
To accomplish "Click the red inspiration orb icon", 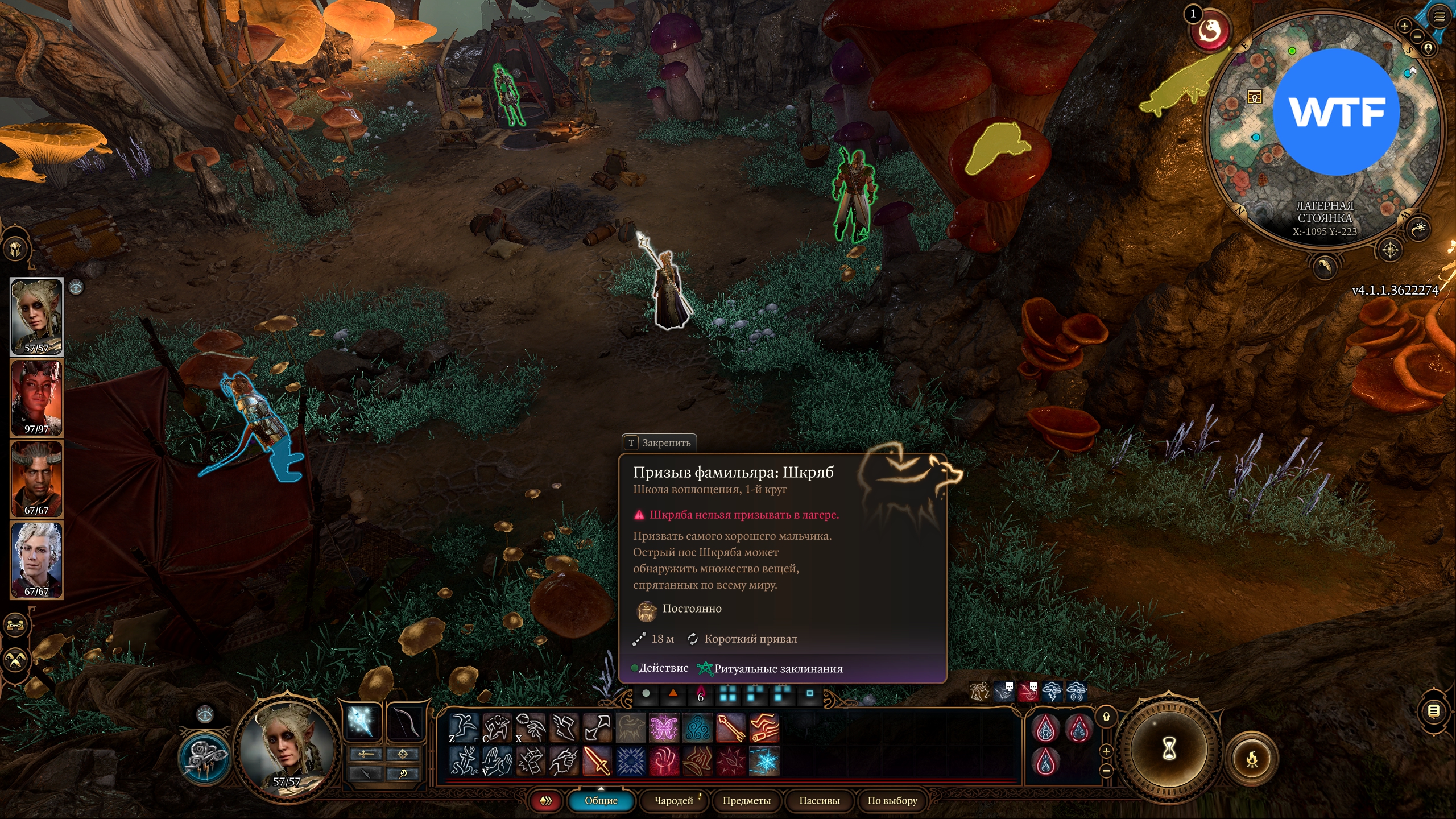I will pos(1211,31).
